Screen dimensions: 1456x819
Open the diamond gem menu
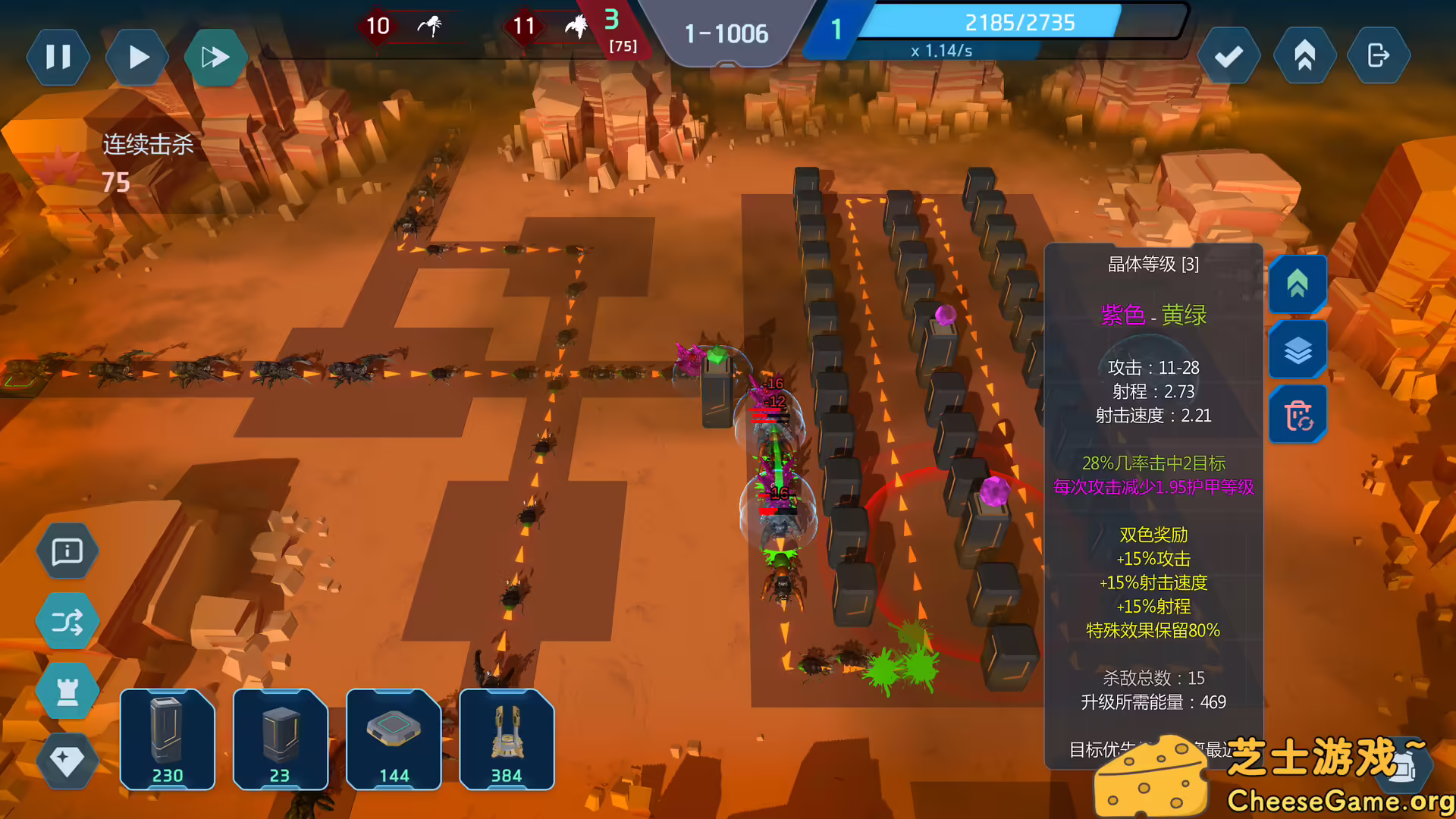coord(67,760)
